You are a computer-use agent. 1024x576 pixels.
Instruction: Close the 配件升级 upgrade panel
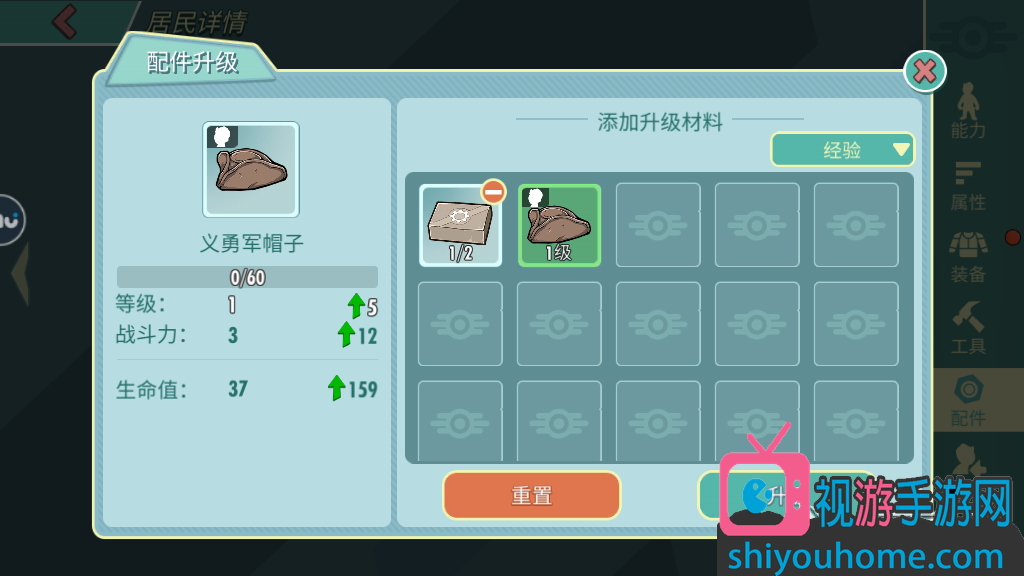click(925, 71)
